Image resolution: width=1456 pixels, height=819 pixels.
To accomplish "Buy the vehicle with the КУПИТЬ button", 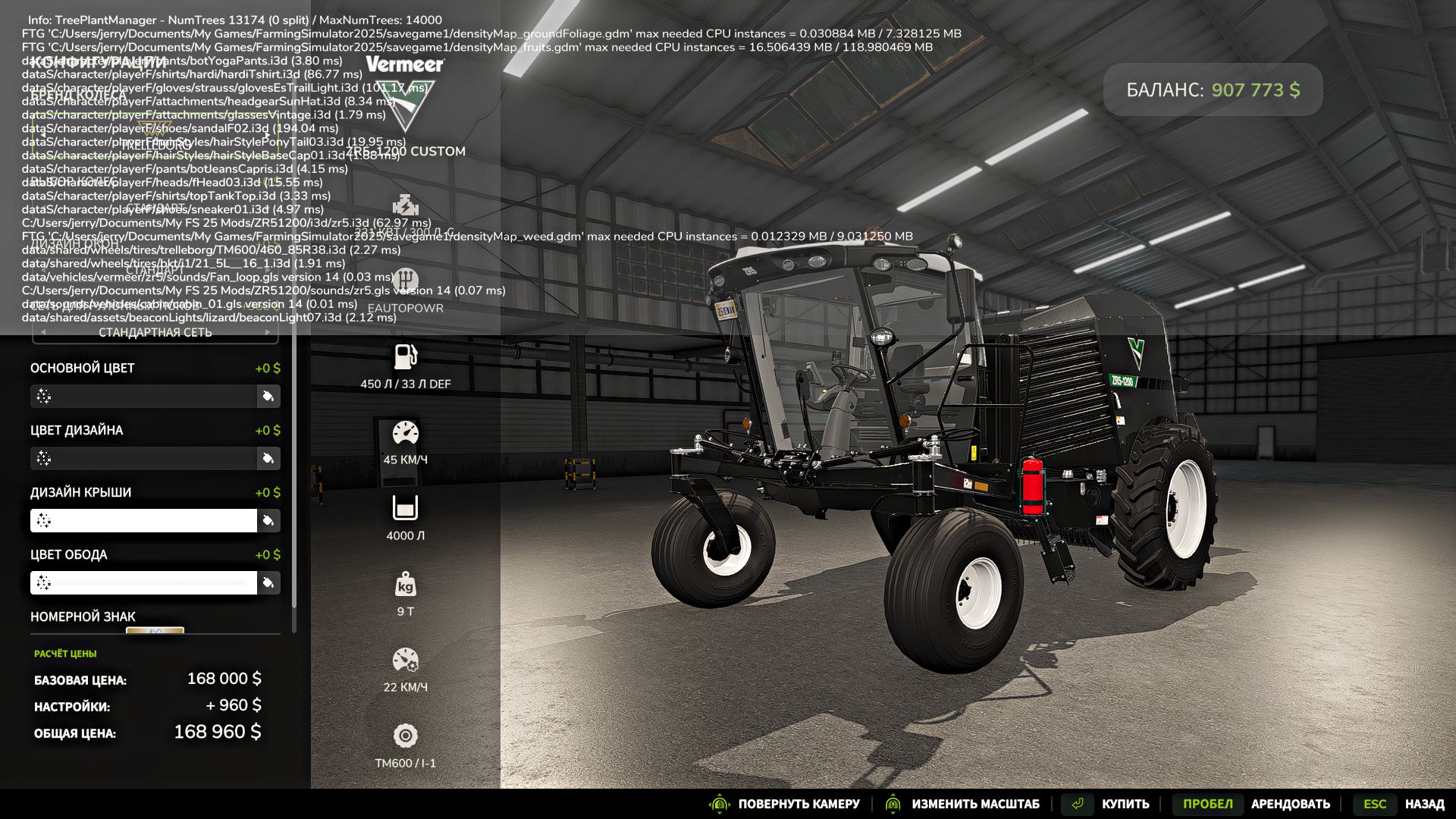I will click(1125, 804).
